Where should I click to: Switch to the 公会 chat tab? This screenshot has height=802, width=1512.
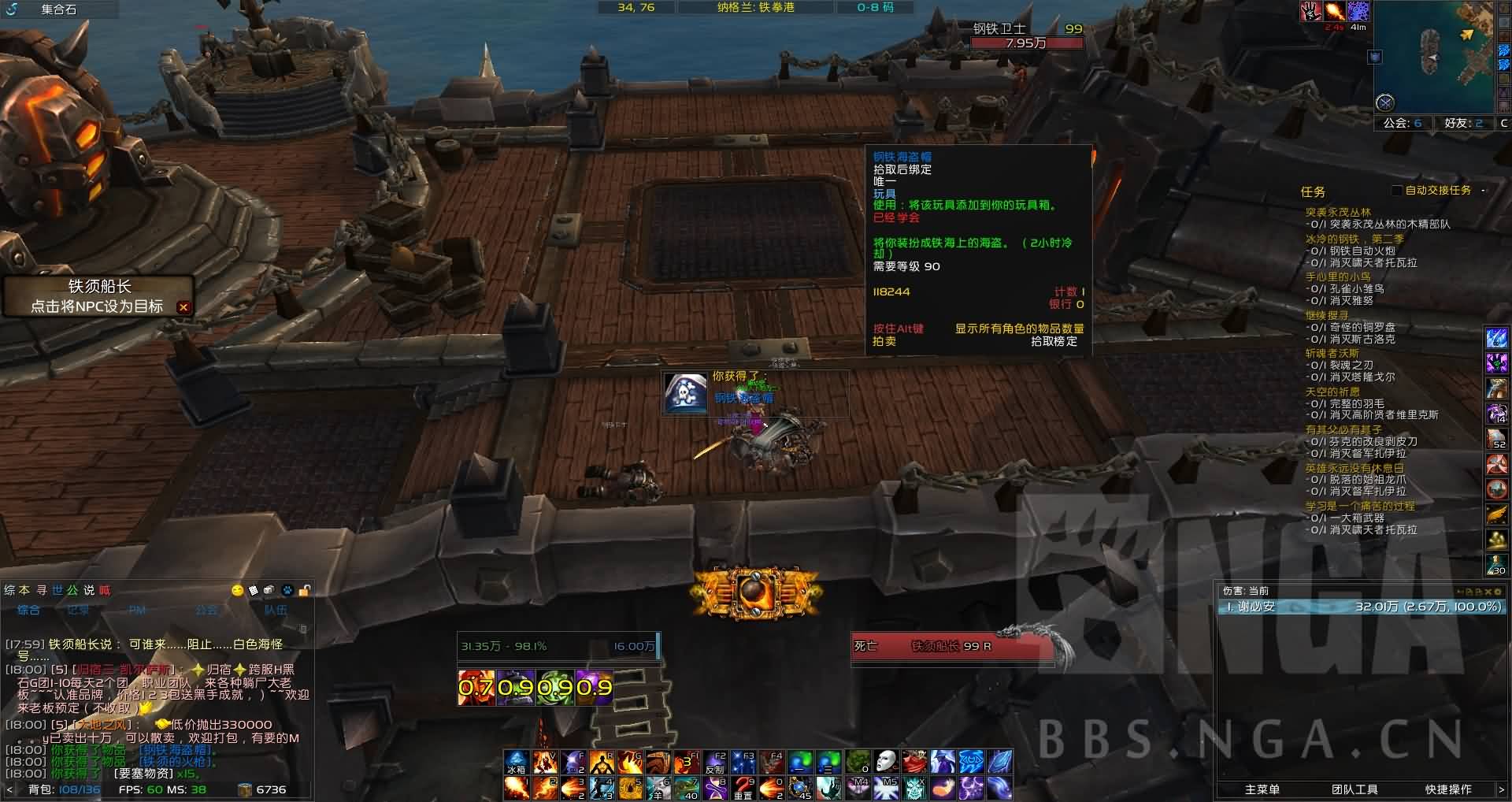(206, 610)
